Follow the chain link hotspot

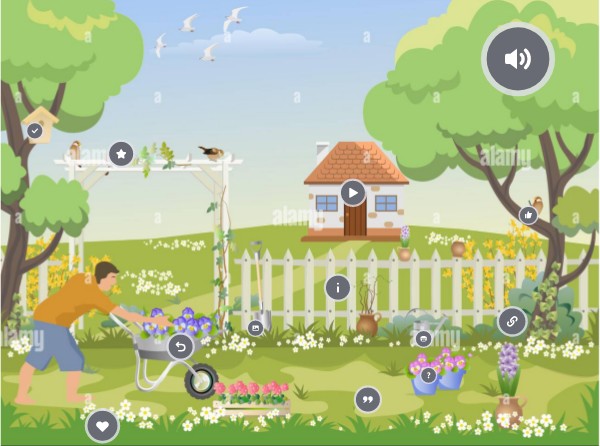pyautogui.click(x=512, y=322)
